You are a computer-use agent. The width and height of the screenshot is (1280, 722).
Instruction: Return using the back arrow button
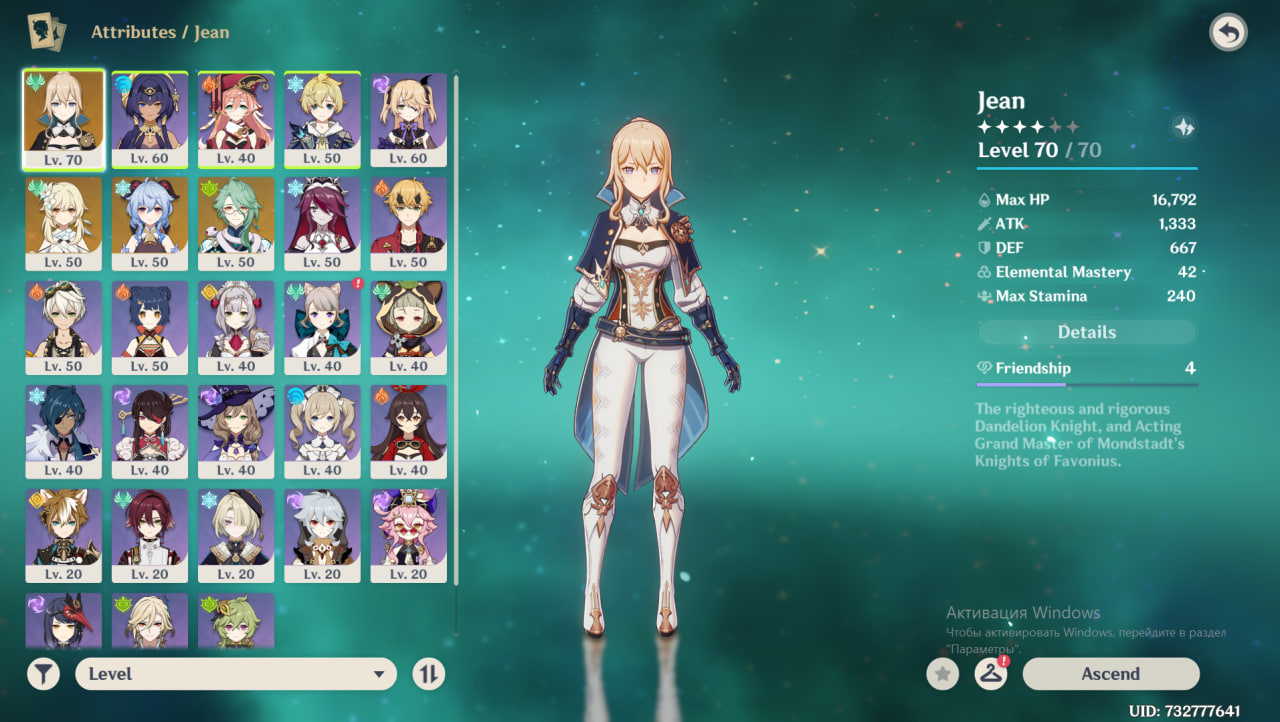(x=1228, y=33)
